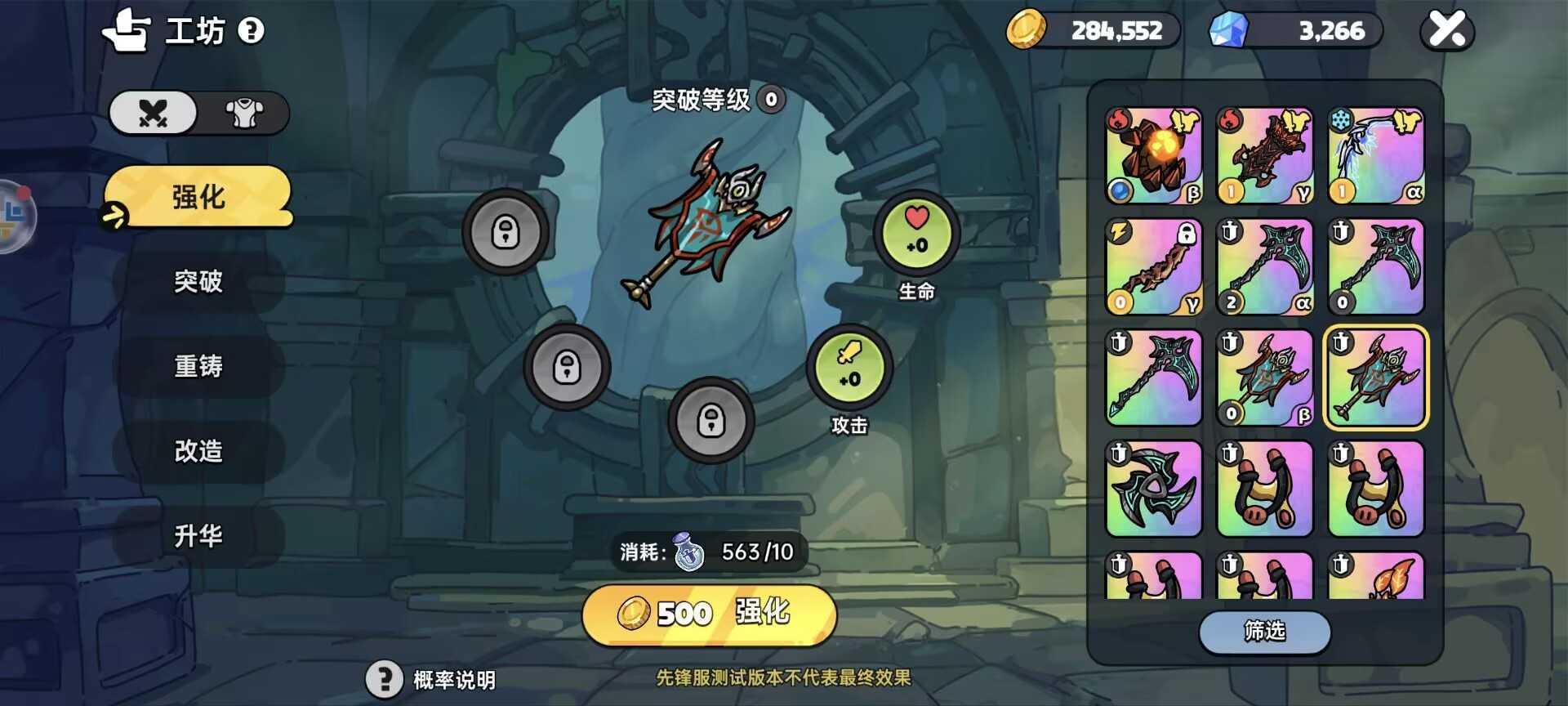Click the bottom locked slot under the weapon

tap(711, 422)
